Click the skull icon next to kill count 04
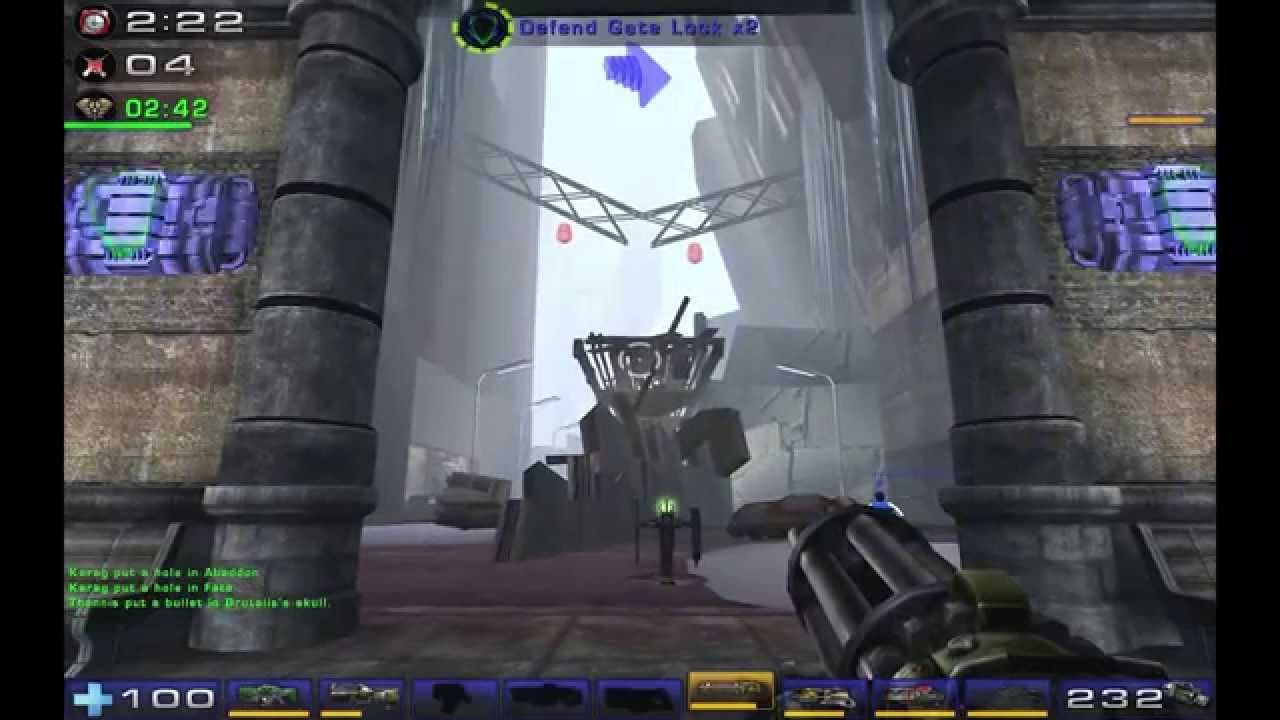Screen dimensions: 1280x720 click(x=93, y=63)
